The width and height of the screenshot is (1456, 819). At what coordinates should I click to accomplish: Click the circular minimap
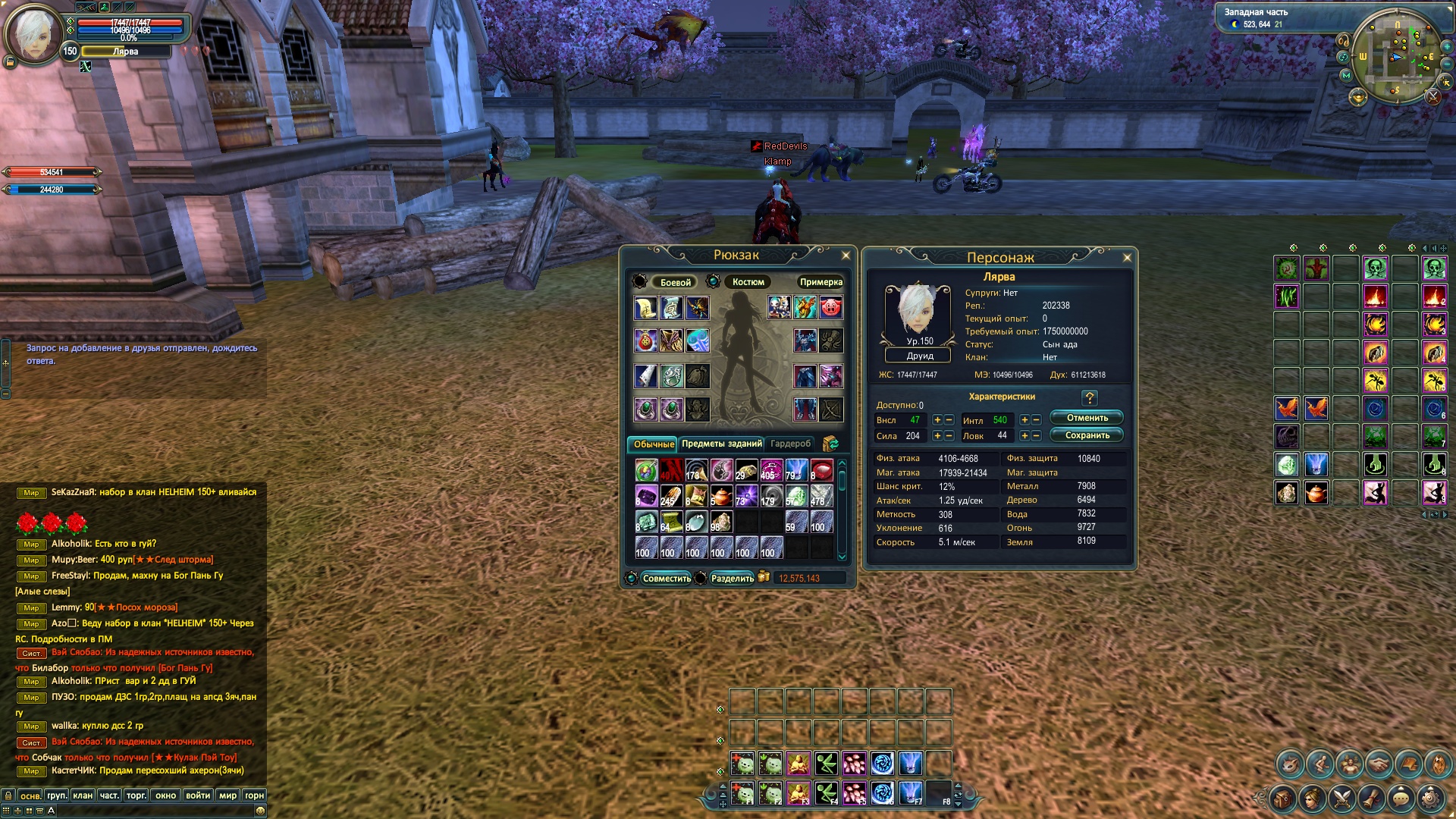point(1395,57)
